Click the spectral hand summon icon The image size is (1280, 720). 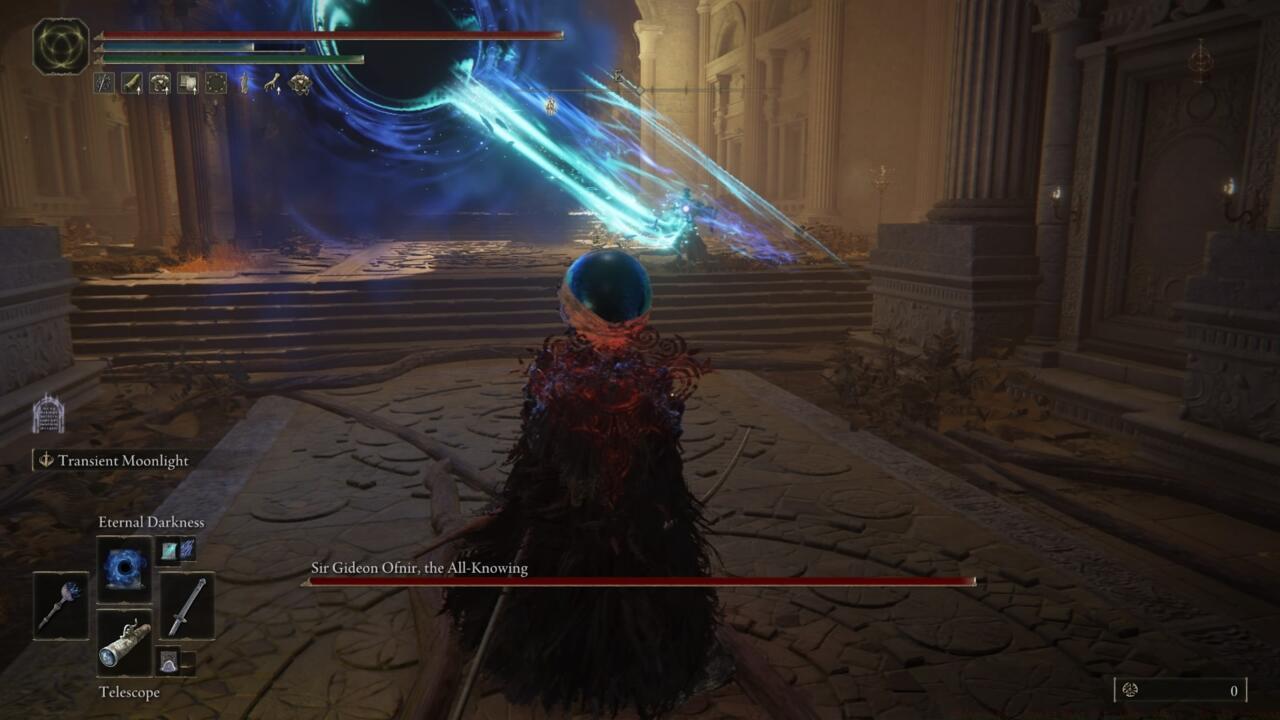pos(271,83)
